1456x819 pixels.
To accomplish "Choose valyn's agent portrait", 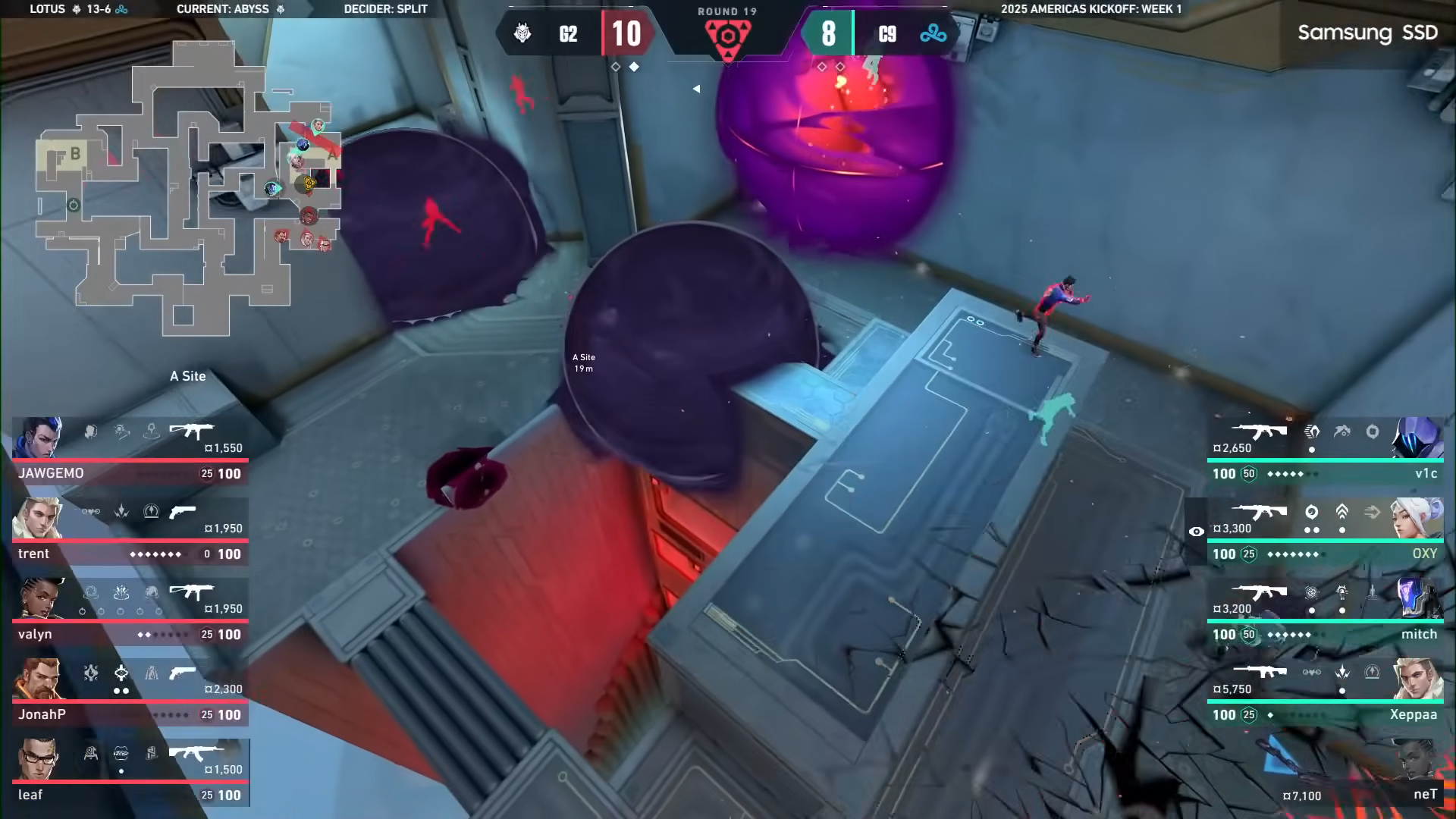I will point(38,598).
